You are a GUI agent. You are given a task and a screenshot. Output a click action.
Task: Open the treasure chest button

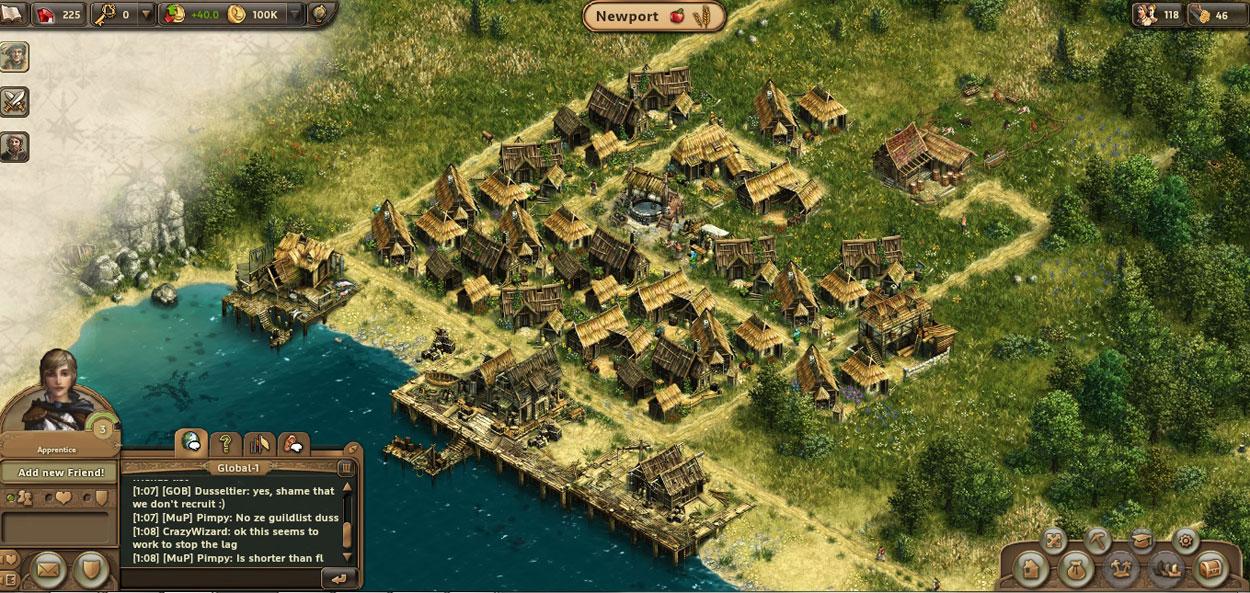(x=1210, y=568)
